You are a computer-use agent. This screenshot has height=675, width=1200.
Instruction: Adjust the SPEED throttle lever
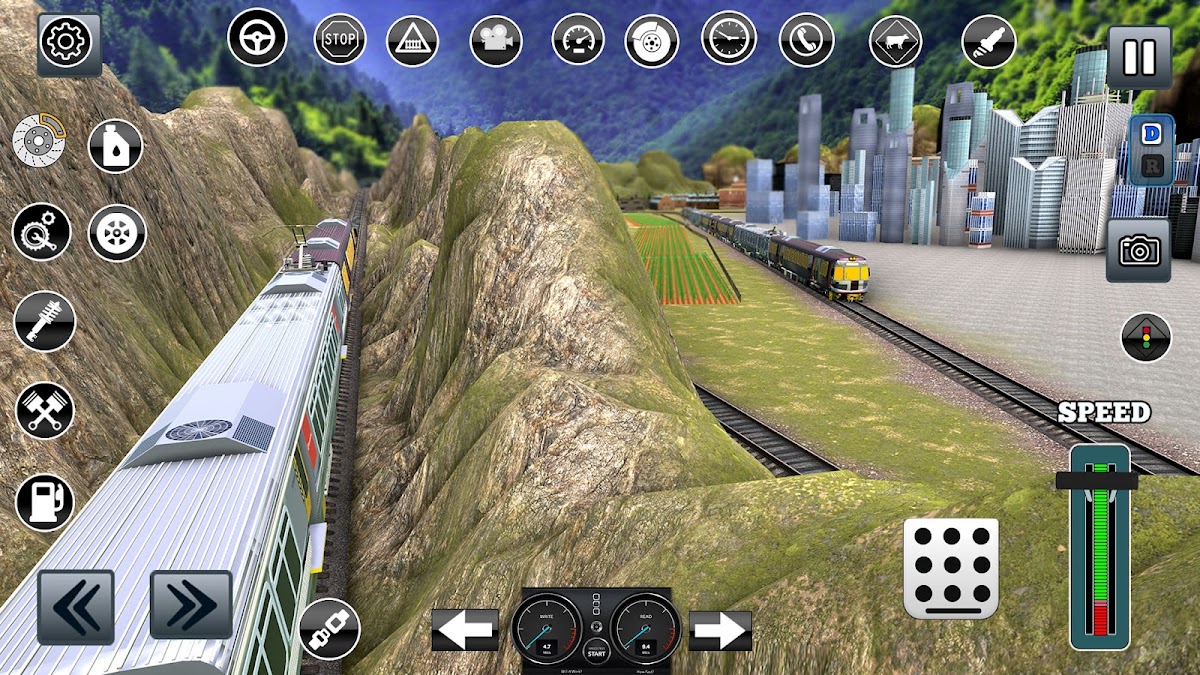(1097, 481)
